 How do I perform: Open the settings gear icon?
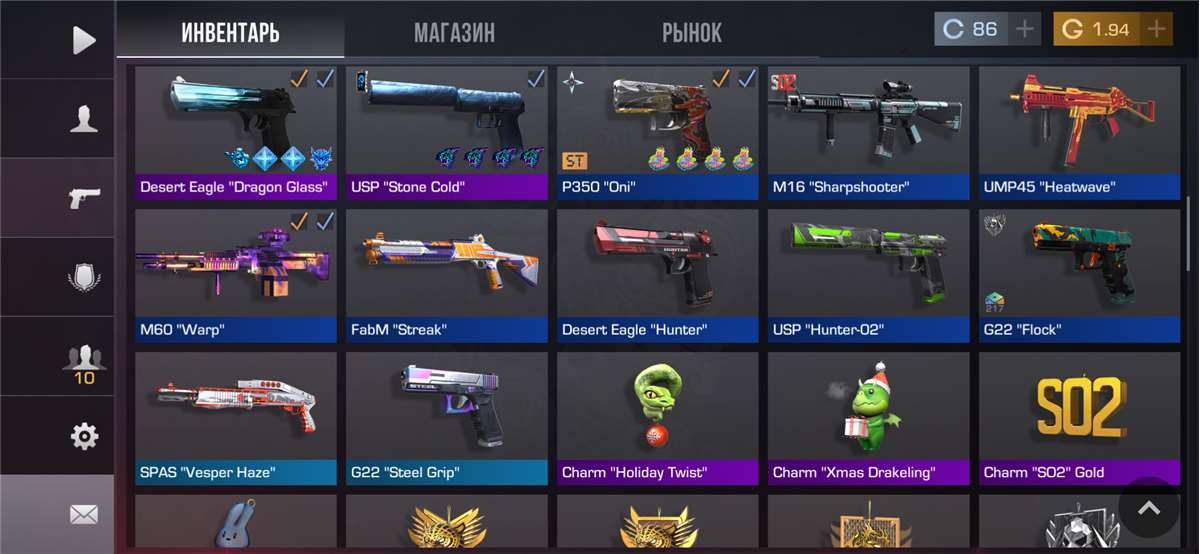84,436
